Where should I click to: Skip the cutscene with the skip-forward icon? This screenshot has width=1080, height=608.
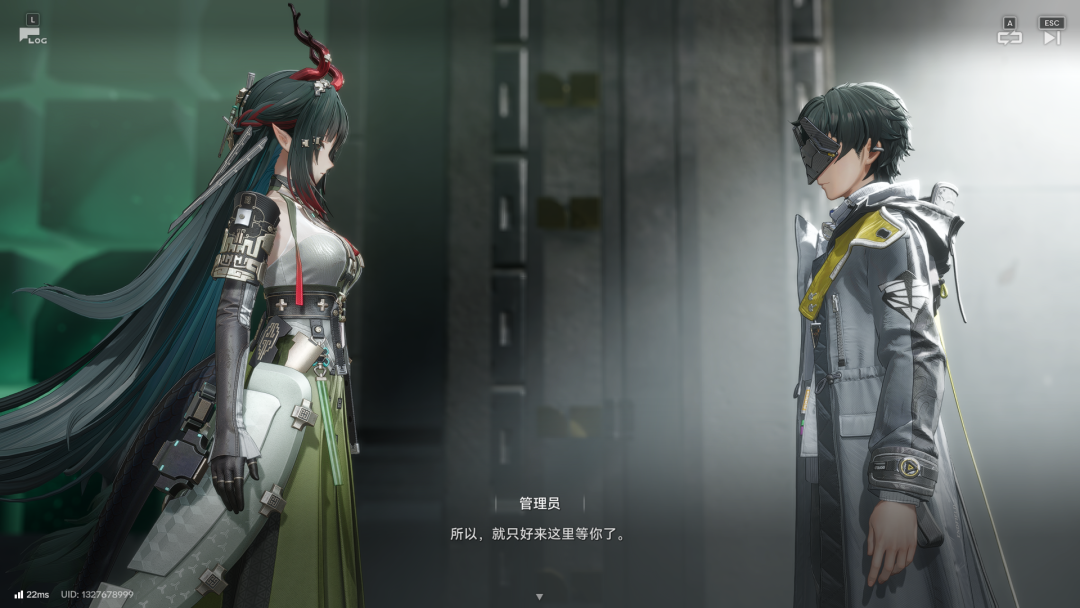tap(1051, 37)
